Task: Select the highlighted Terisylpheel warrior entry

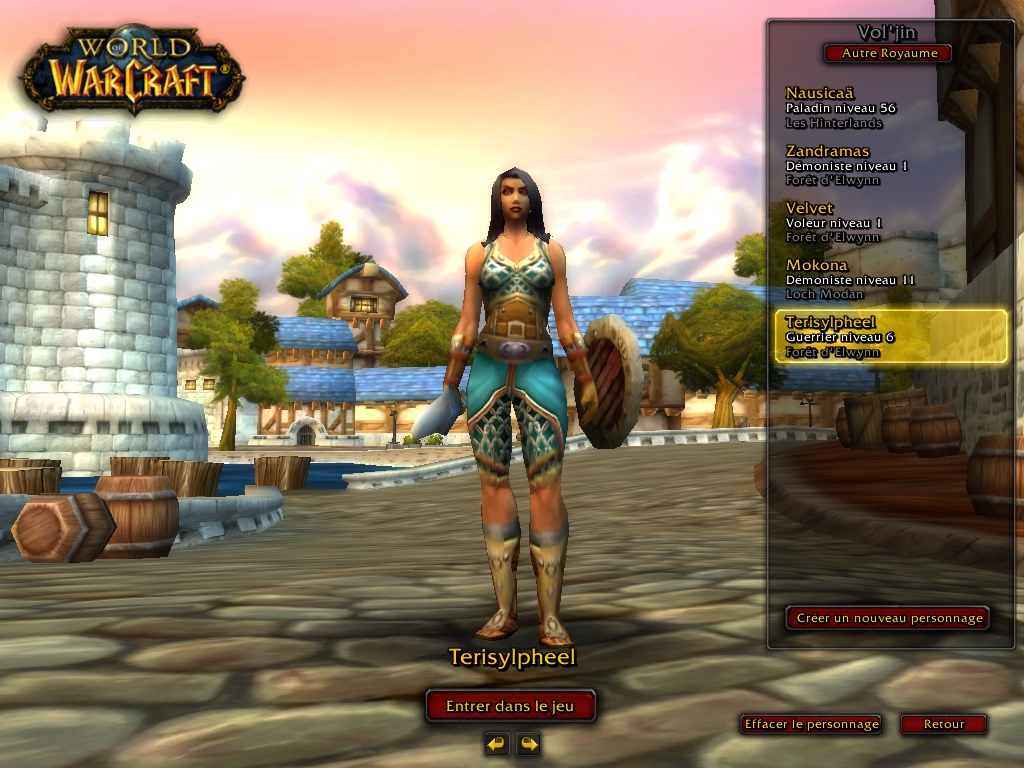Action: 890,336
